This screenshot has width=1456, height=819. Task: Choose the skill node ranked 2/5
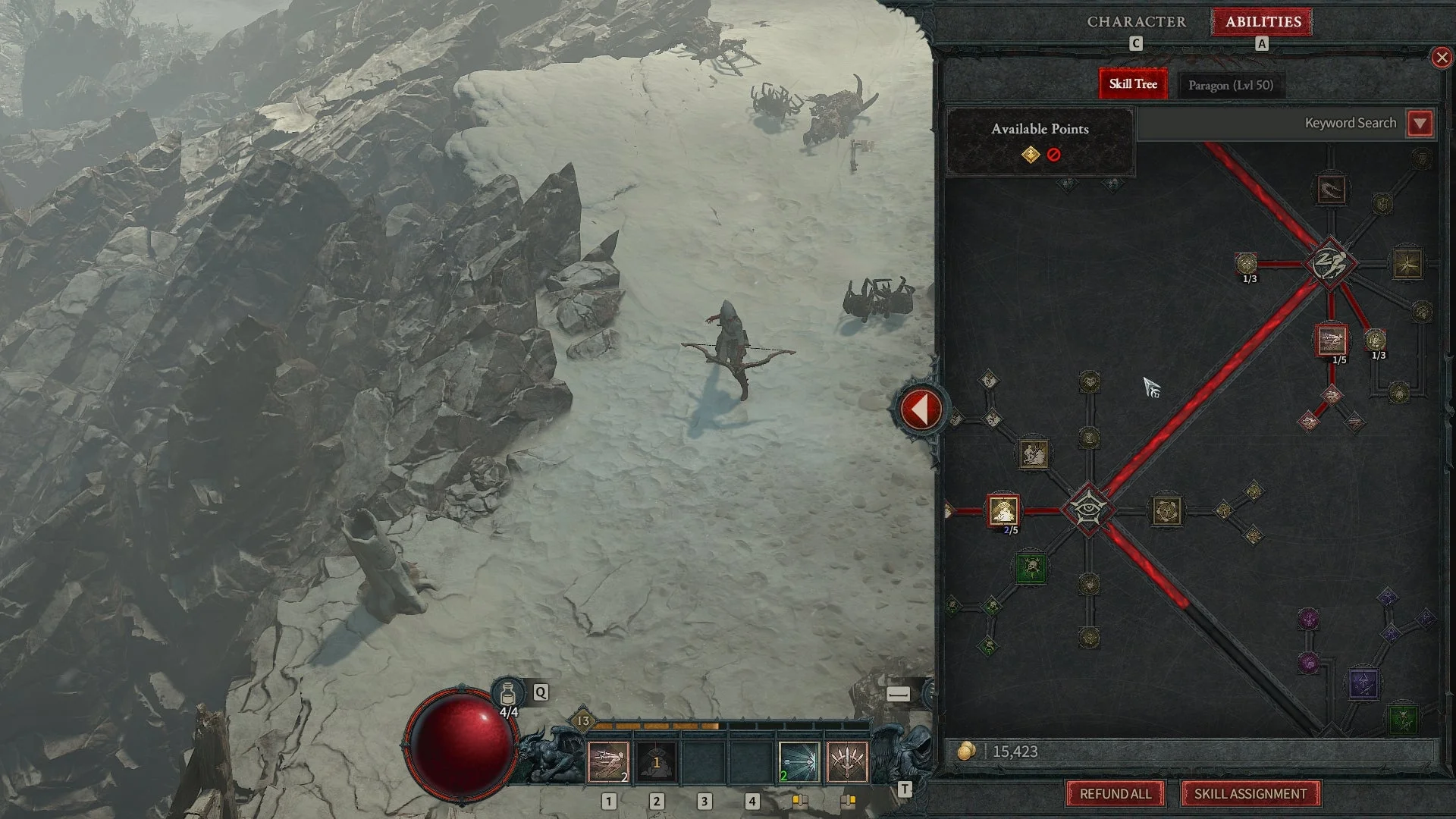tap(1003, 510)
